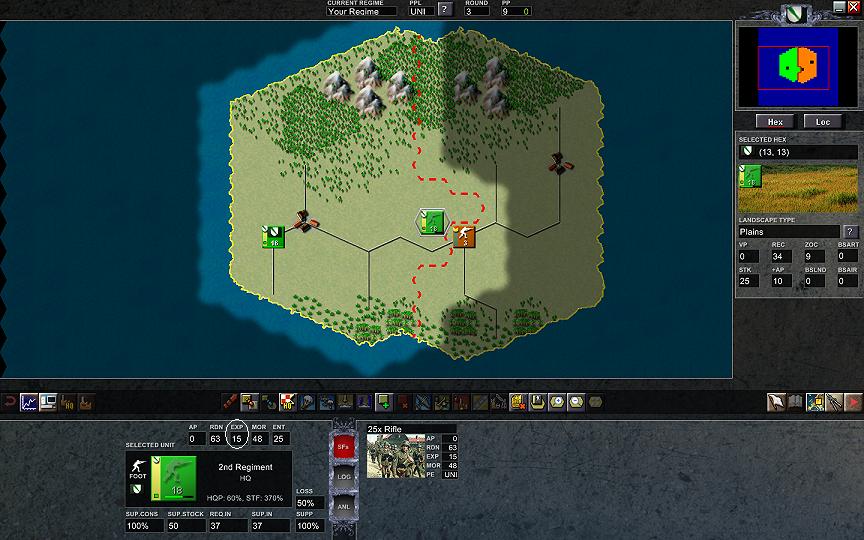The image size is (864, 540).
Task: Switch to the LOG tab
Action: coord(342,476)
